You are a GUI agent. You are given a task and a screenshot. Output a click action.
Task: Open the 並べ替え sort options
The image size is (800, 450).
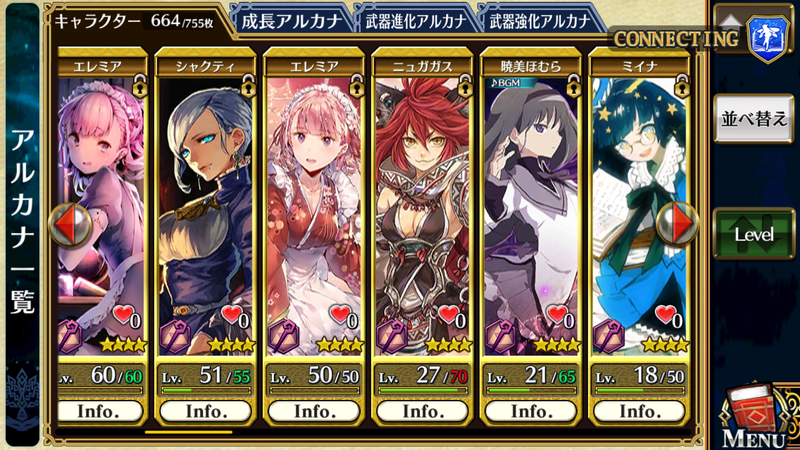(753, 116)
